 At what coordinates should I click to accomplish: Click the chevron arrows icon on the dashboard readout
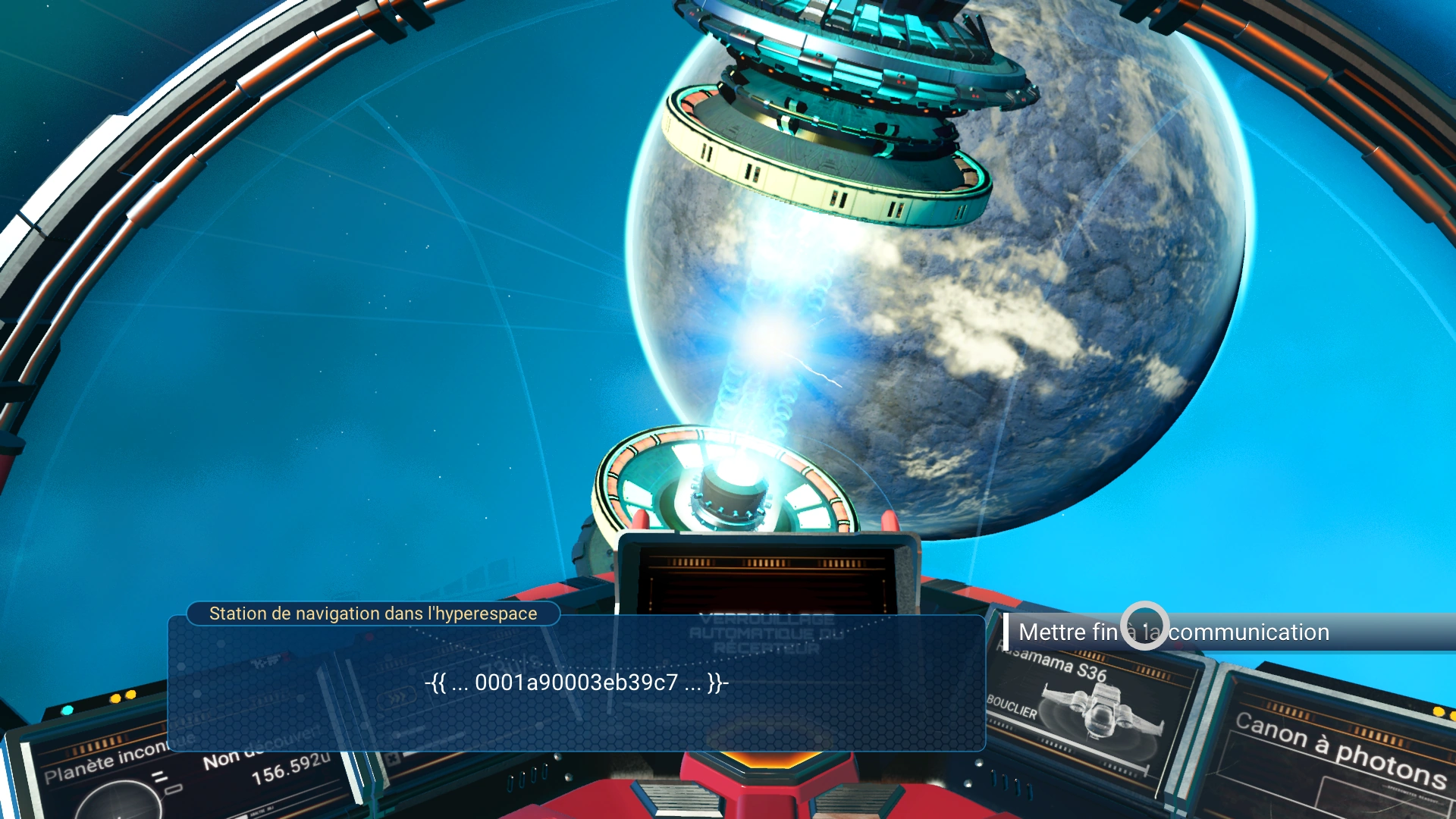point(398,698)
